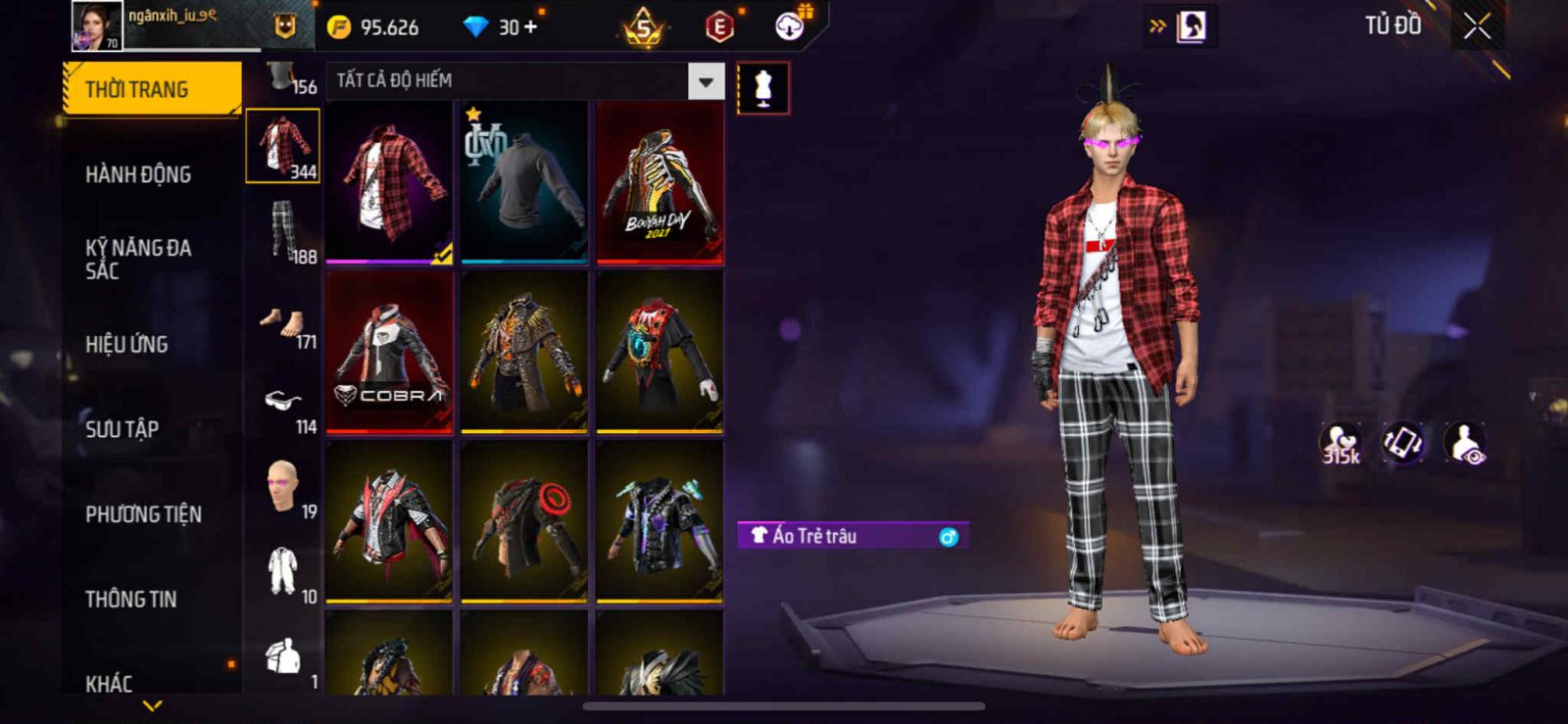This screenshot has width=1568, height=724.
Task: Click the mannequin preview icon
Action: click(x=762, y=88)
